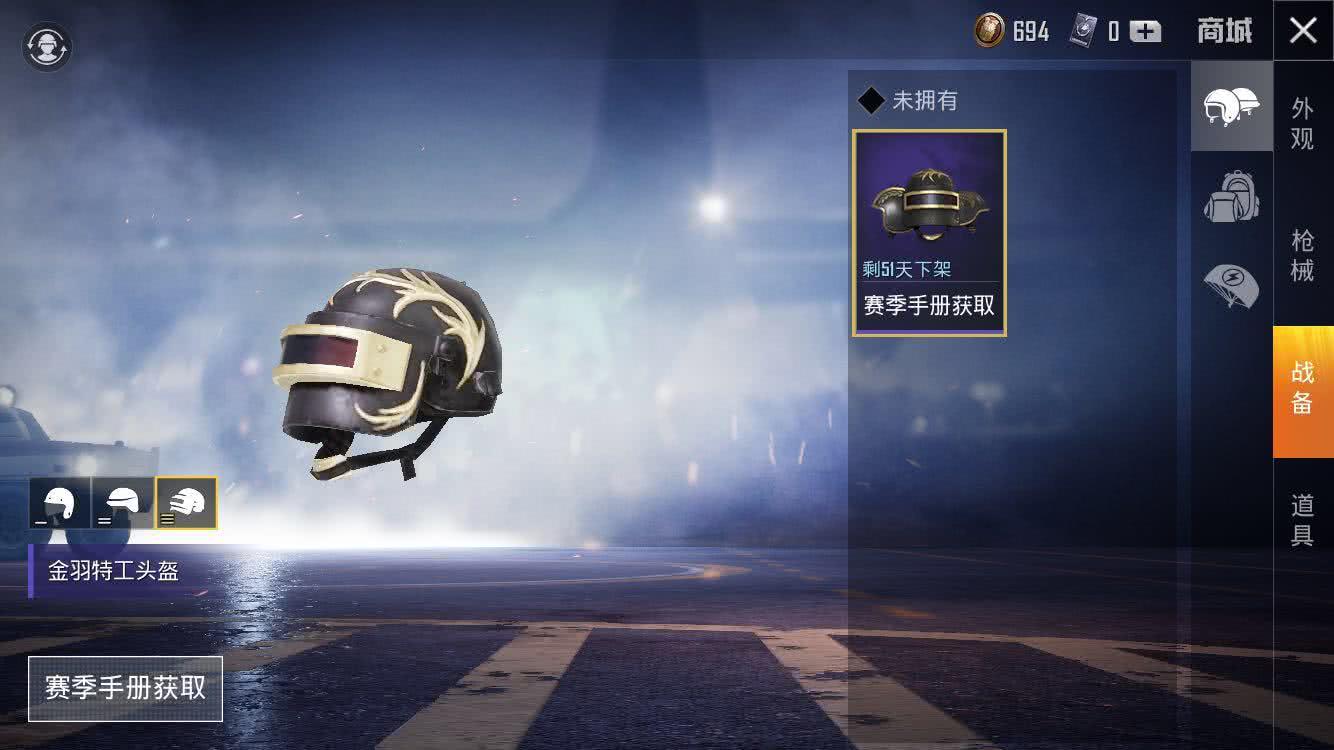Click the 赛季手册获取 button at bottom left
1334x750 pixels.
tap(125, 689)
